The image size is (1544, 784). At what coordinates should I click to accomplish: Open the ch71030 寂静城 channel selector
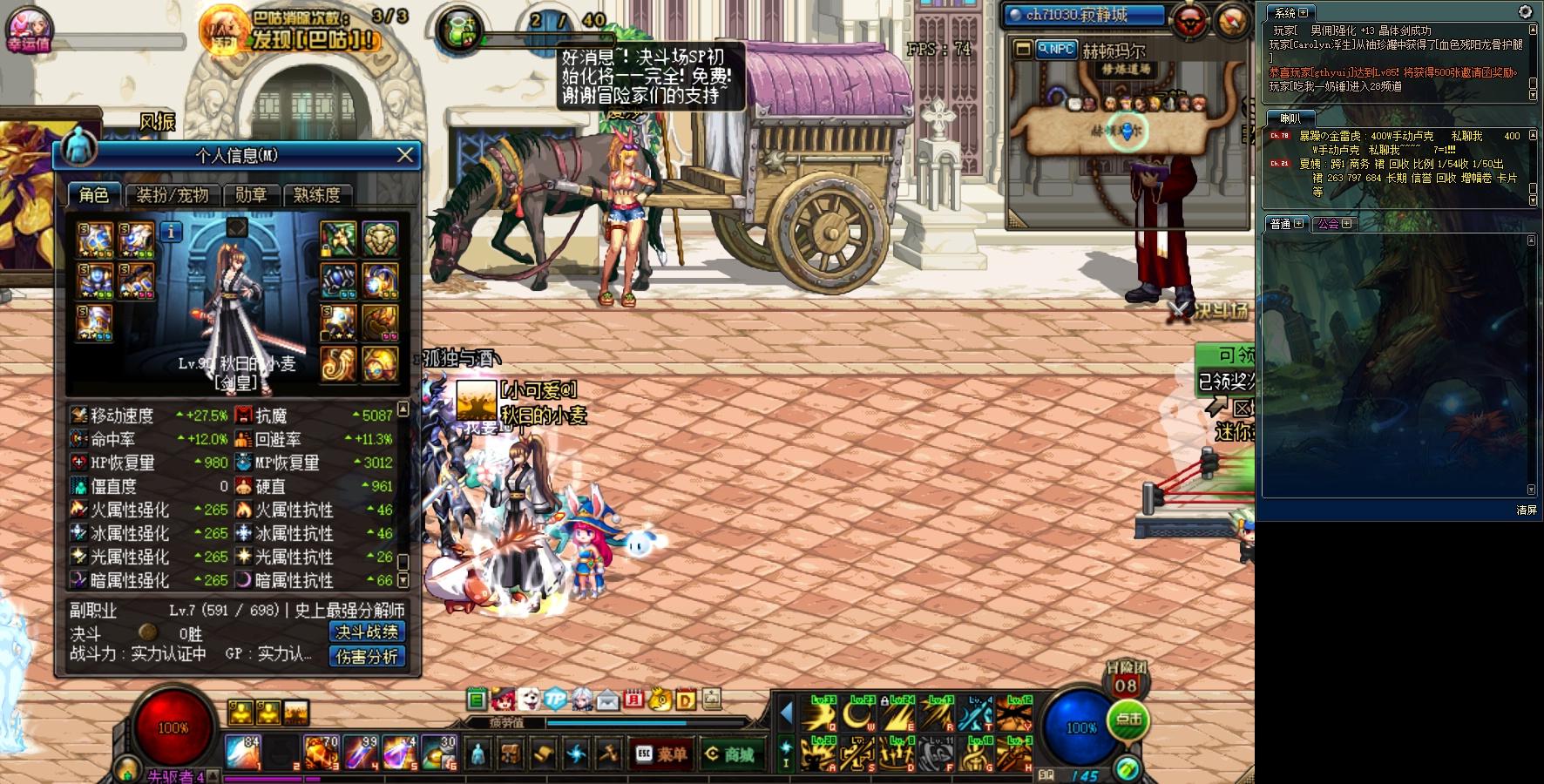(1084, 15)
